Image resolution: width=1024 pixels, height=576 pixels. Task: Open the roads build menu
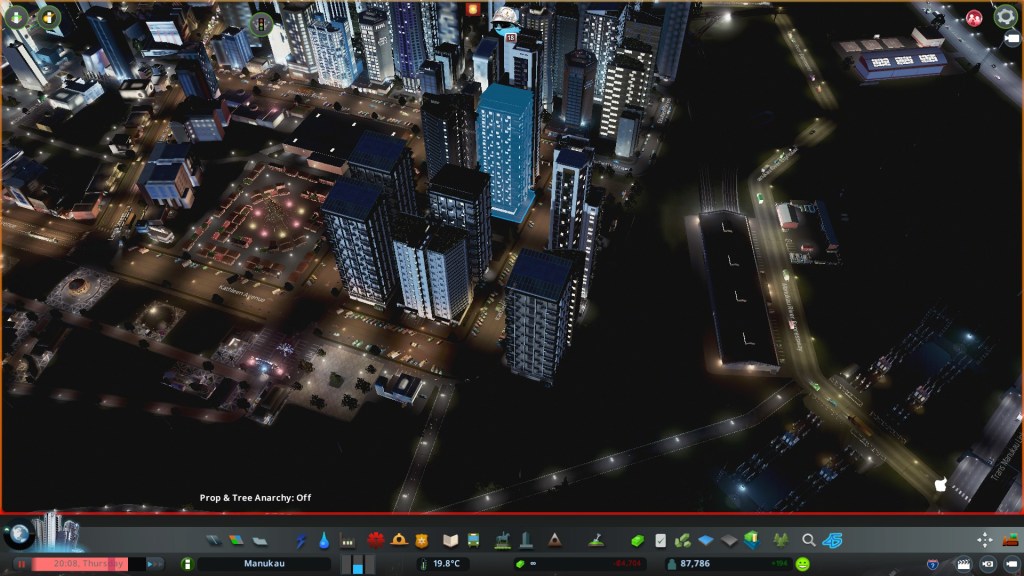pyautogui.click(x=213, y=541)
